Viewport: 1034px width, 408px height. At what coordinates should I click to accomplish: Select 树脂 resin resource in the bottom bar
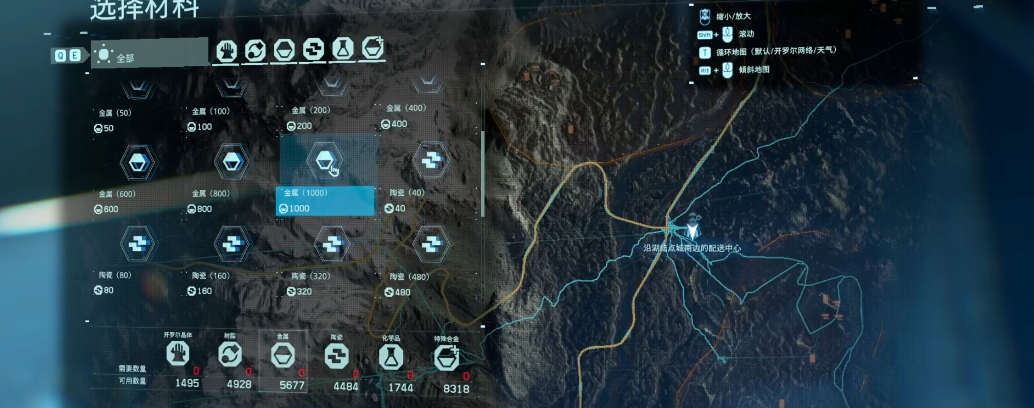pos(230,353)
